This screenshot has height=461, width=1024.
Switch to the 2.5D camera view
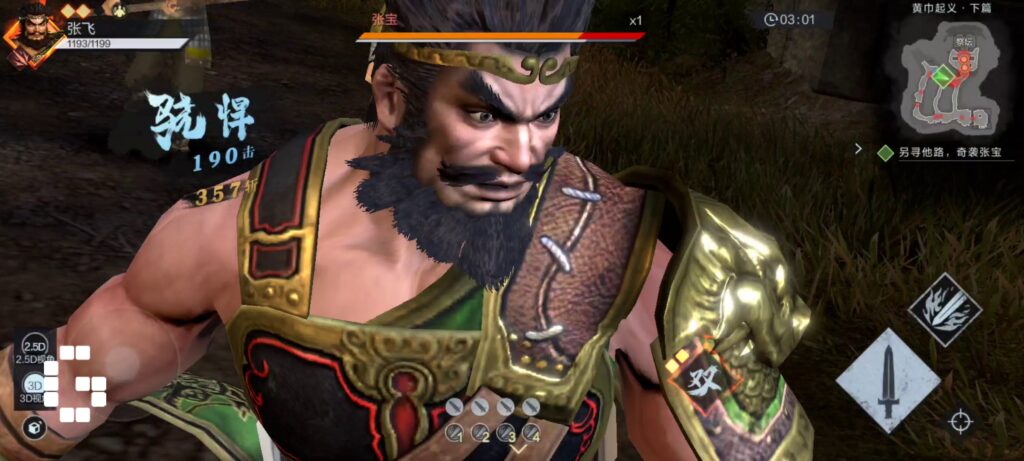pyautogui.click(x=35, y=346)
